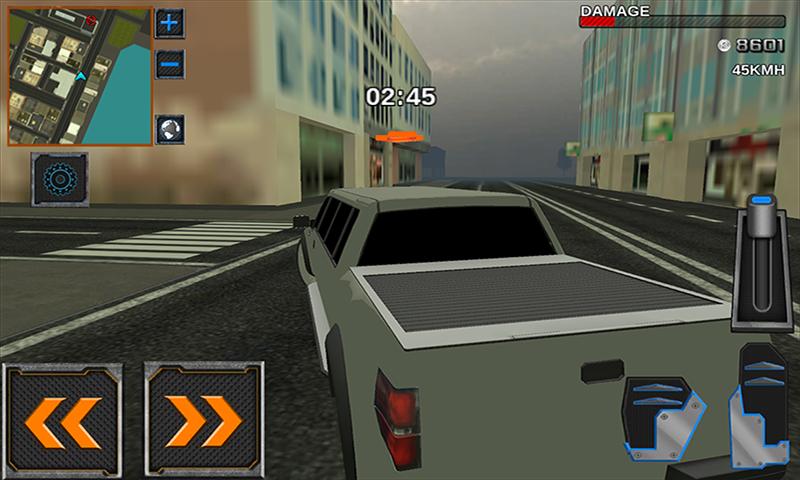Steer left with the left arrow button

pos(62,420)
